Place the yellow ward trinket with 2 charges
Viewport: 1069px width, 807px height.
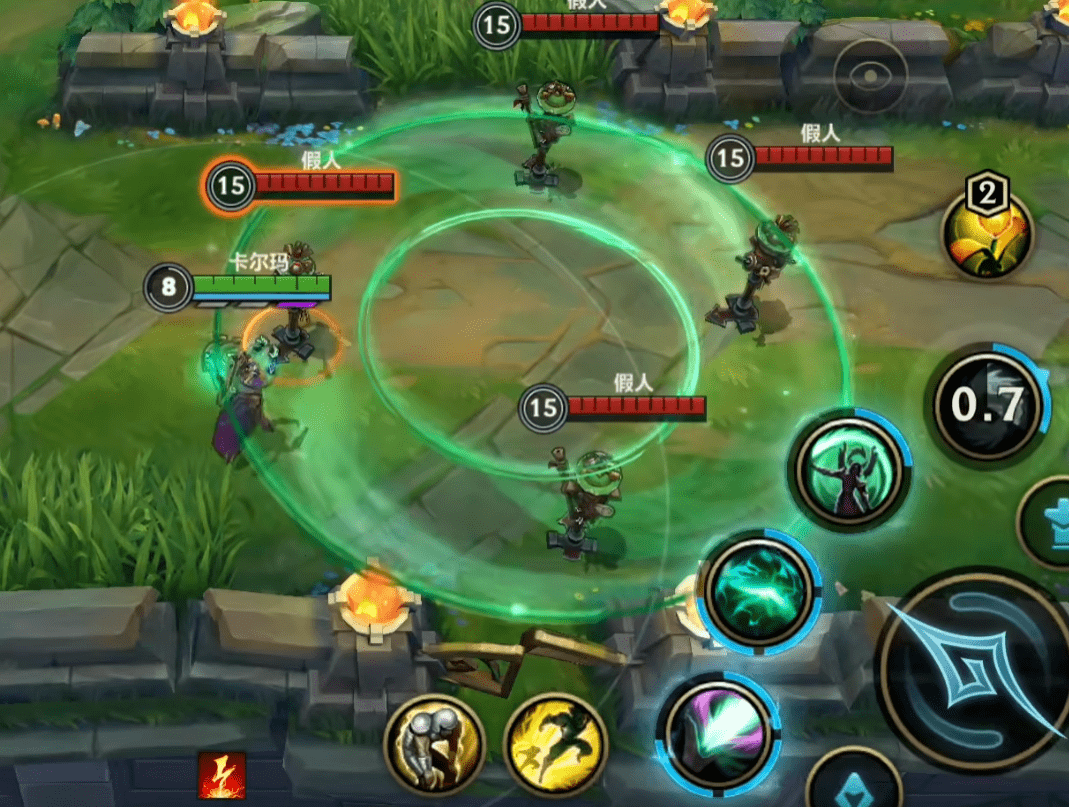pyautogui.click(x=986, y=235)
